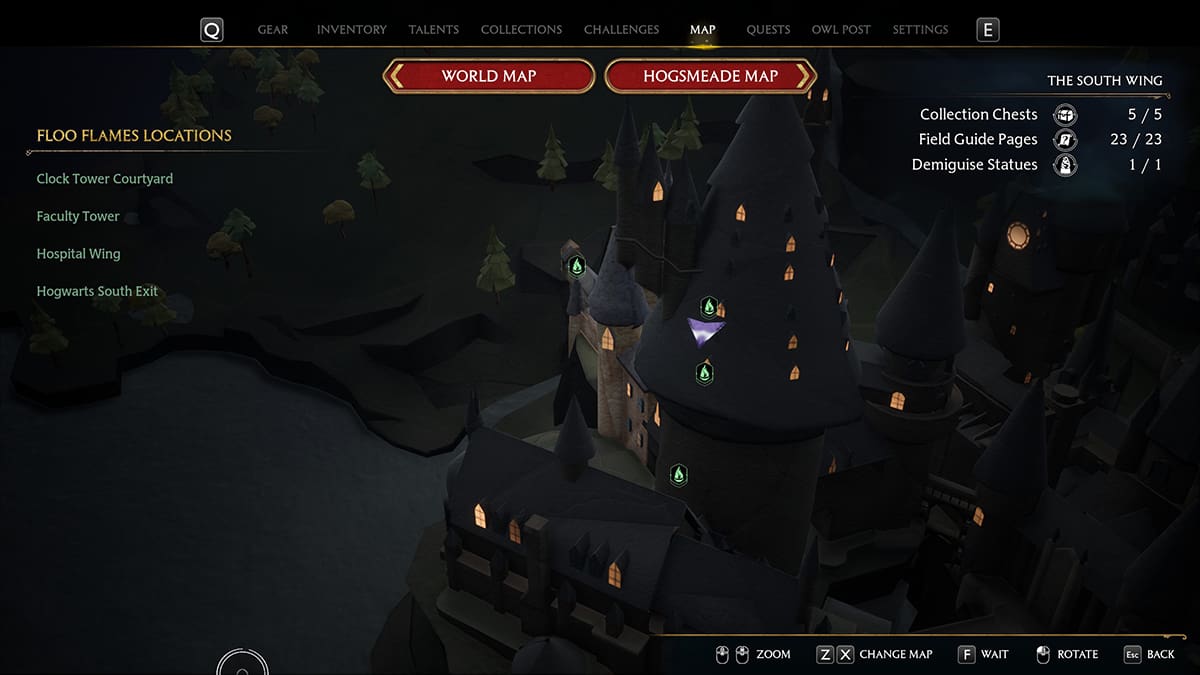Select Hospital Wing Floo Flame location
Screen dimensions: 1200x675
point(78,254)
